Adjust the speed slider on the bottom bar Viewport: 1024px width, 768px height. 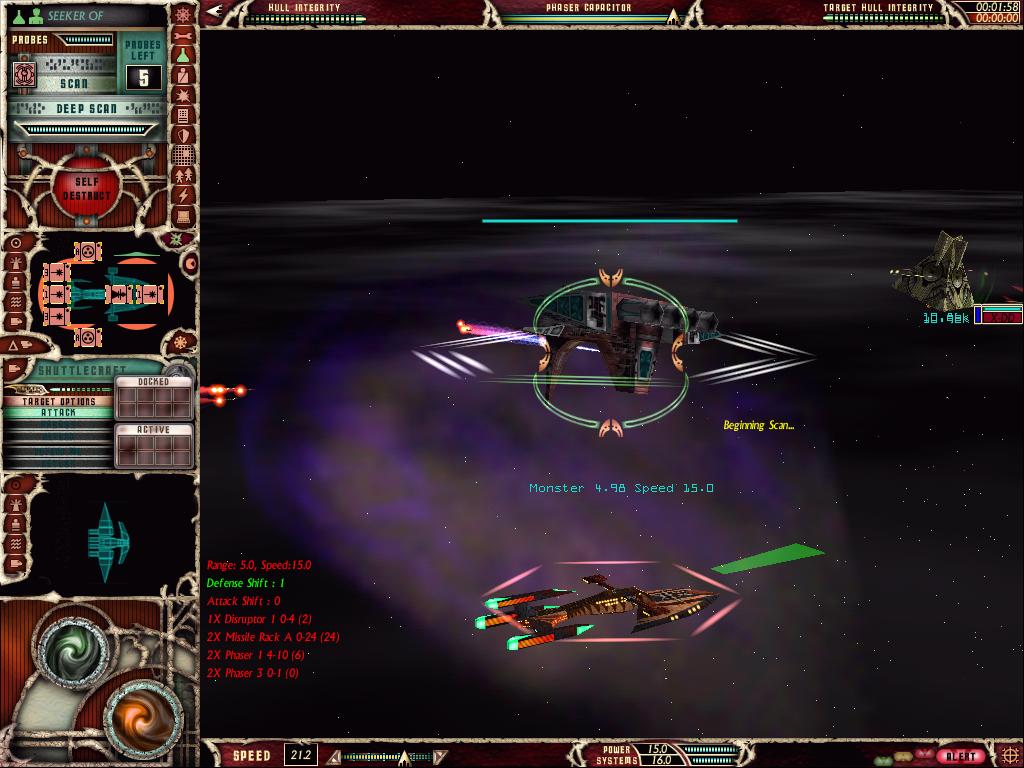pos(404,757)
